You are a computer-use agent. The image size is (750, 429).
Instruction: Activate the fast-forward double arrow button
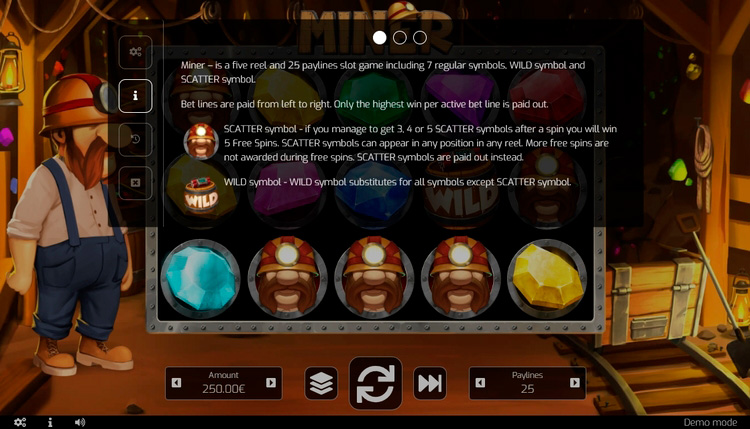pyautogui.click(x=430, y=384)
